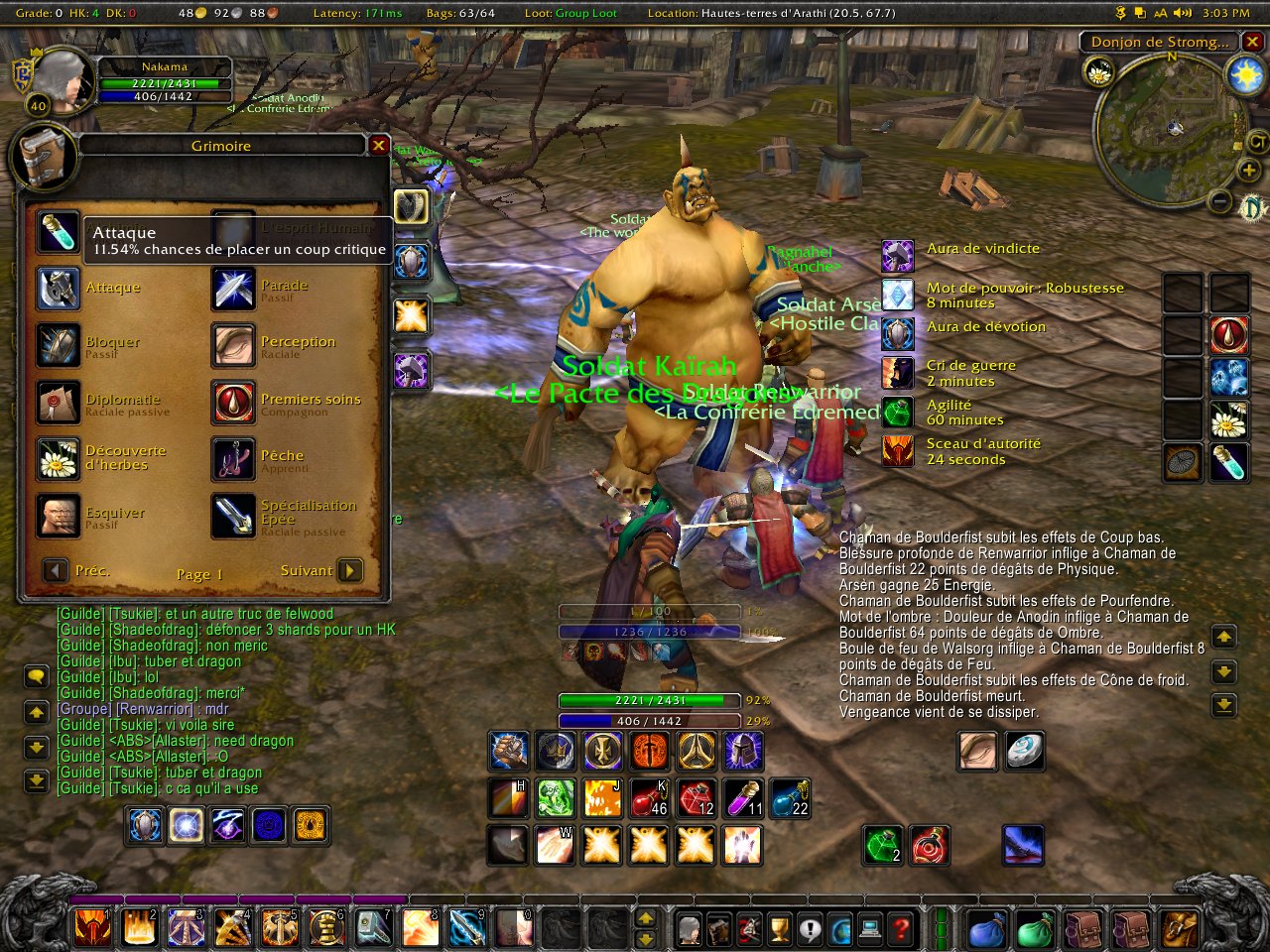1270x952 pixels.
Task: Click the Perception racial ability
Action: pos(234,345)
